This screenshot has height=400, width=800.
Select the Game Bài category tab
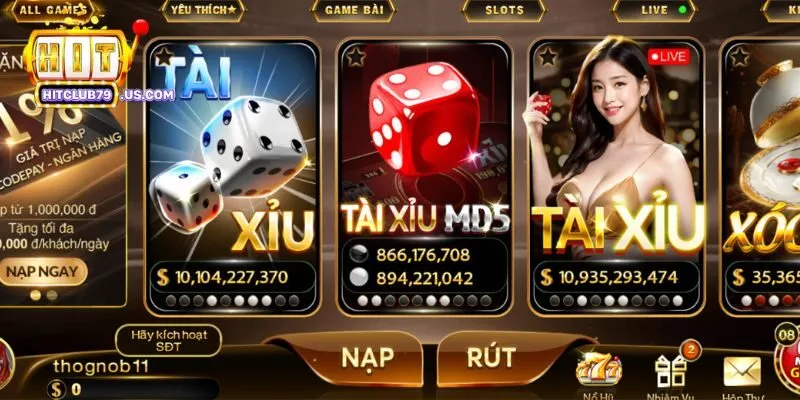pos(350,9)
